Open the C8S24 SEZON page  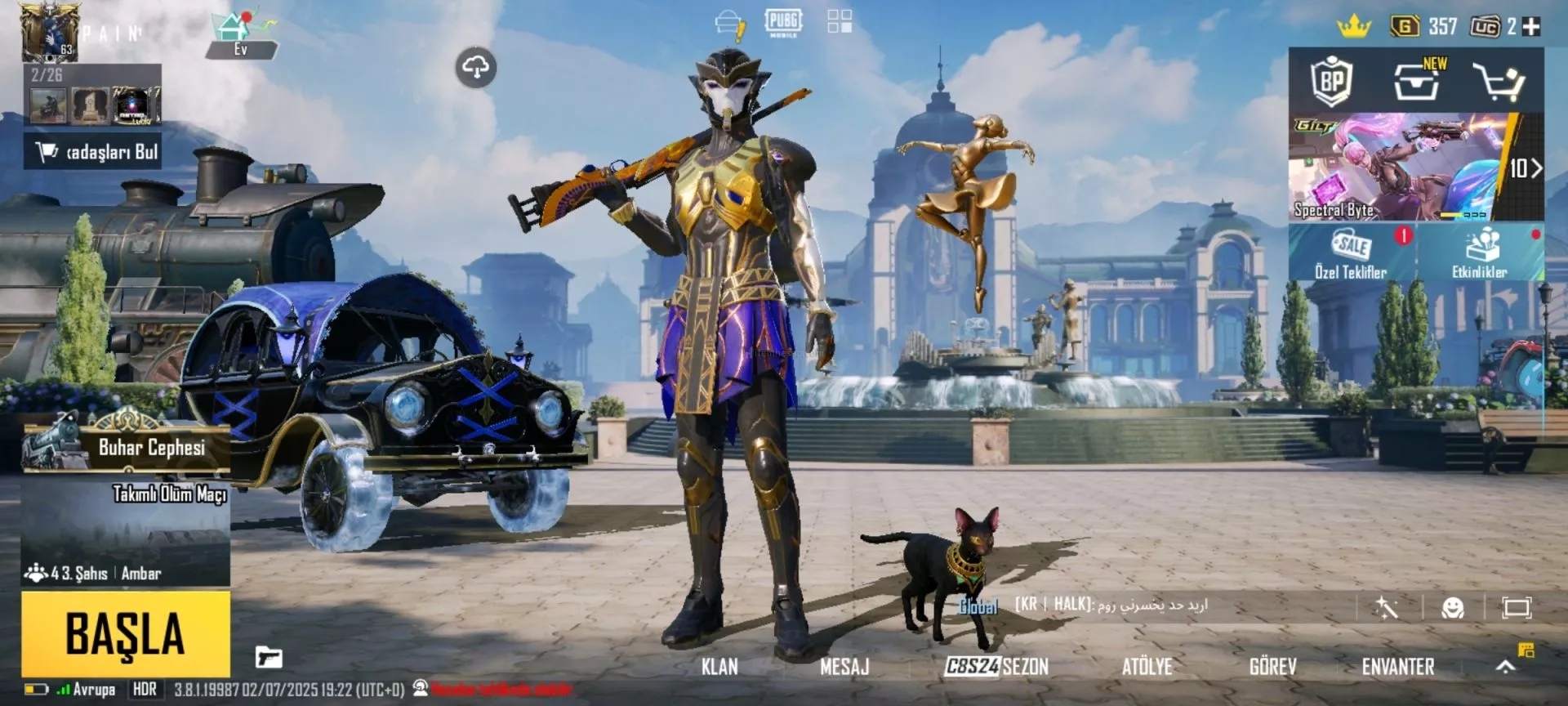pos(996,667)
